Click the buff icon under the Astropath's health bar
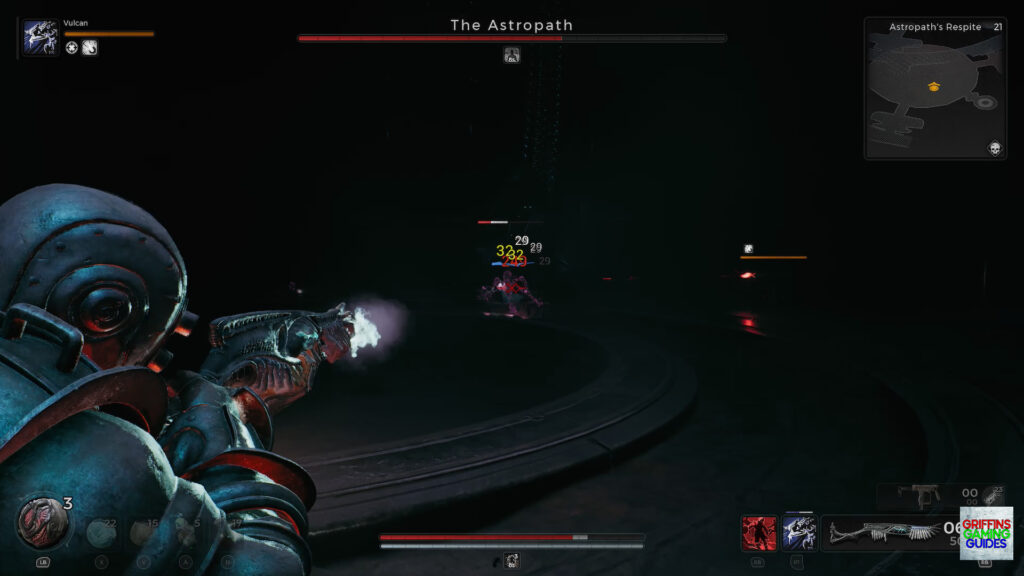This screenshot has height=576, width=1024. pyautogui.click(x=512, y=55)
